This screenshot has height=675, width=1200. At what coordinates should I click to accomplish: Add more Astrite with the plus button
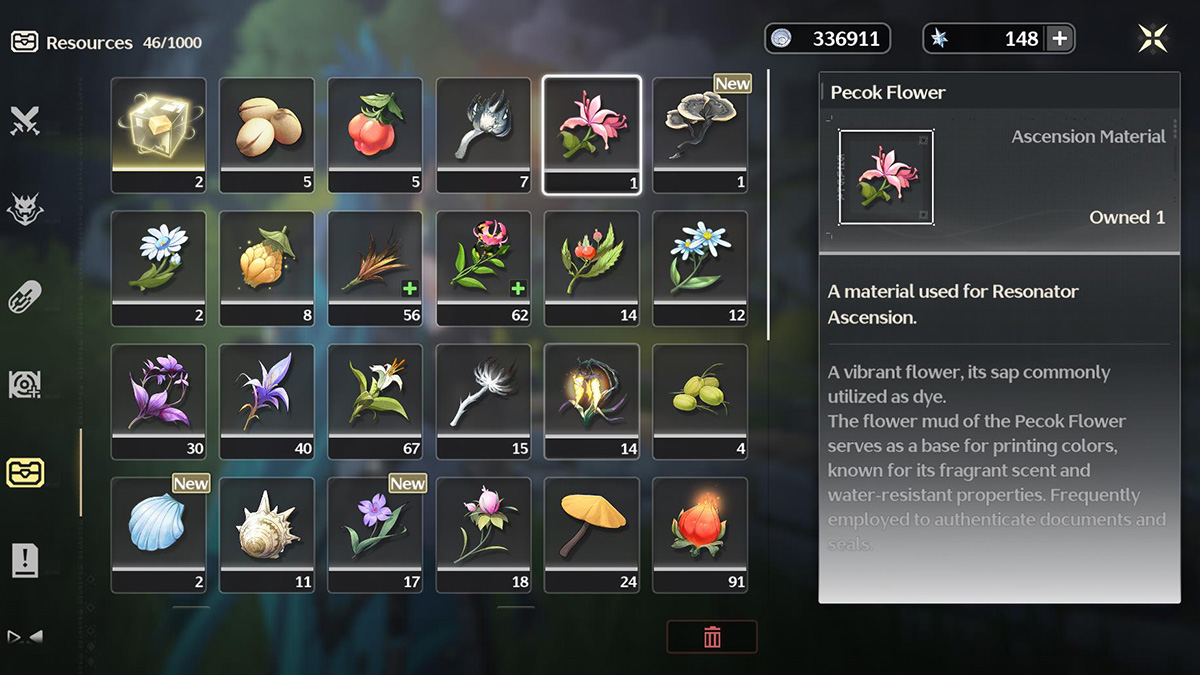point(1060,39)
